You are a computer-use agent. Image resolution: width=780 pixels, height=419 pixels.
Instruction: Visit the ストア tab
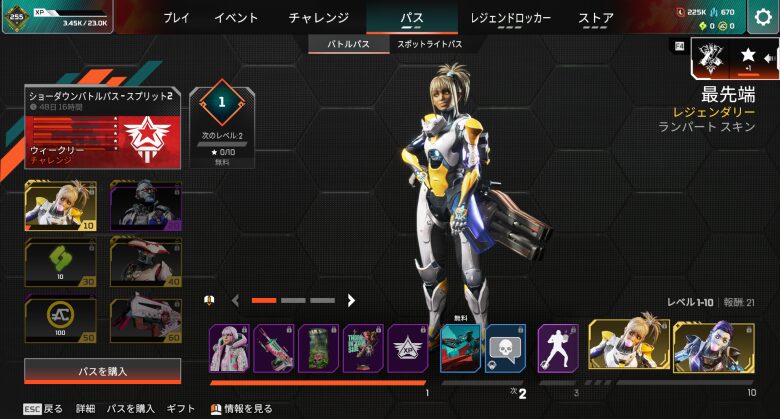point(596,17)
